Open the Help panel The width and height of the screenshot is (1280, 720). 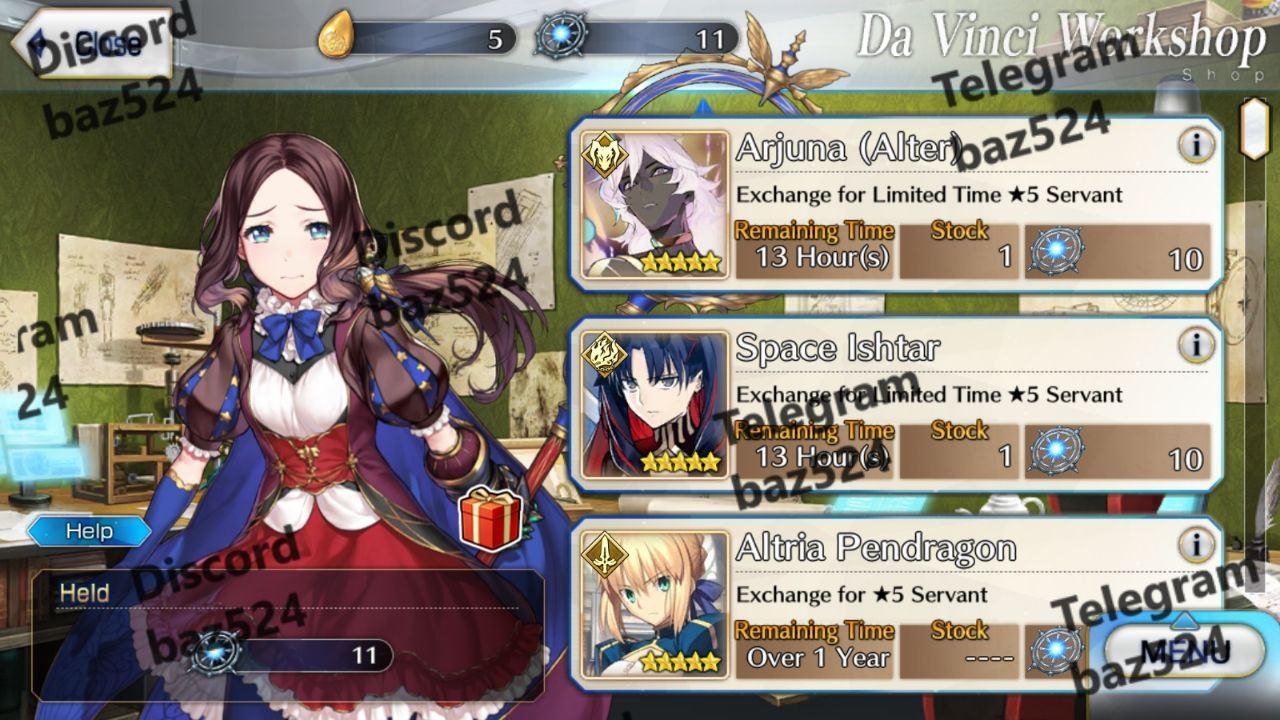click(x=89, y=531)
